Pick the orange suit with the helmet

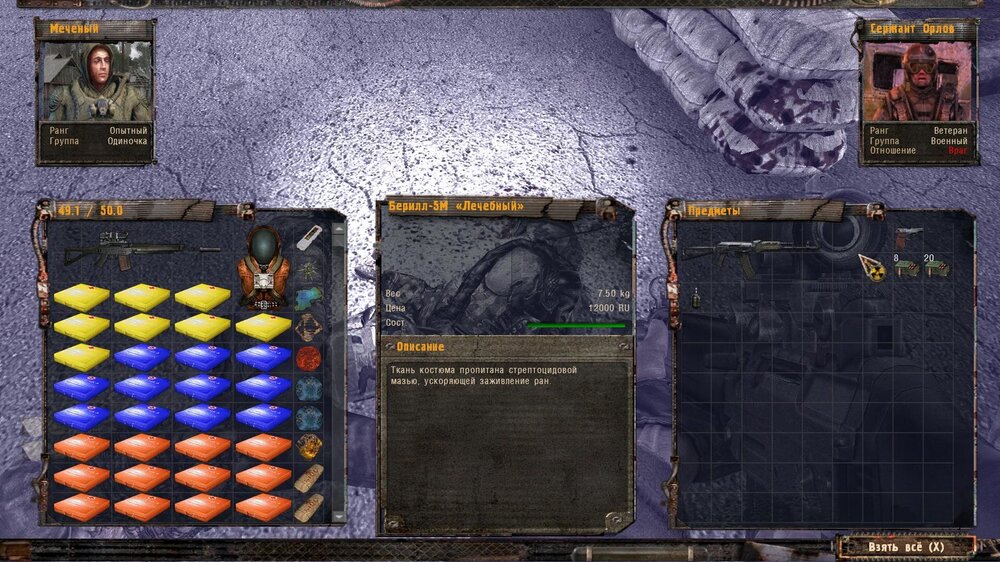[x=263, y=267]
